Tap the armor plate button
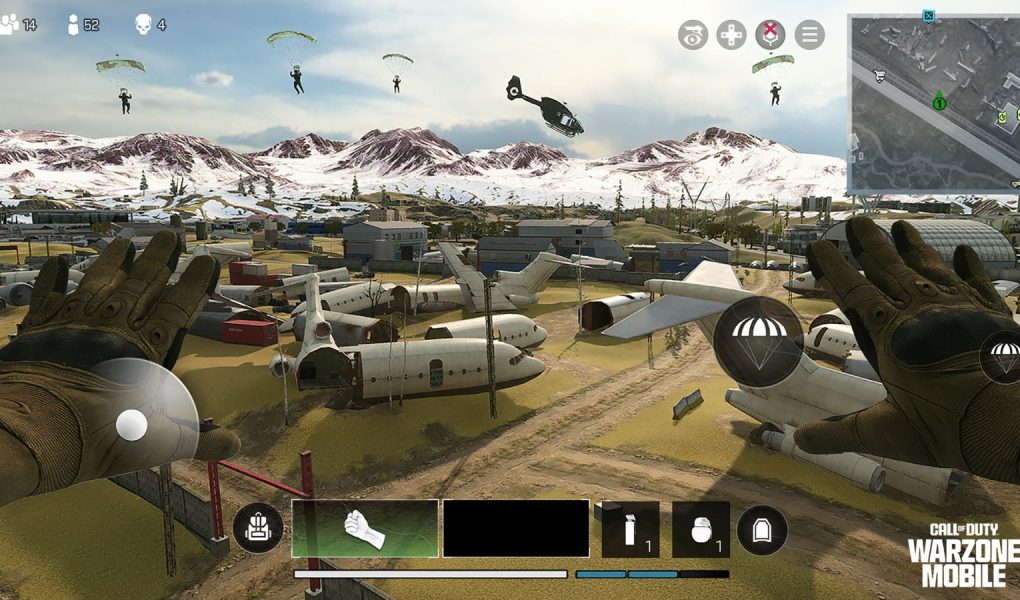 762,530
